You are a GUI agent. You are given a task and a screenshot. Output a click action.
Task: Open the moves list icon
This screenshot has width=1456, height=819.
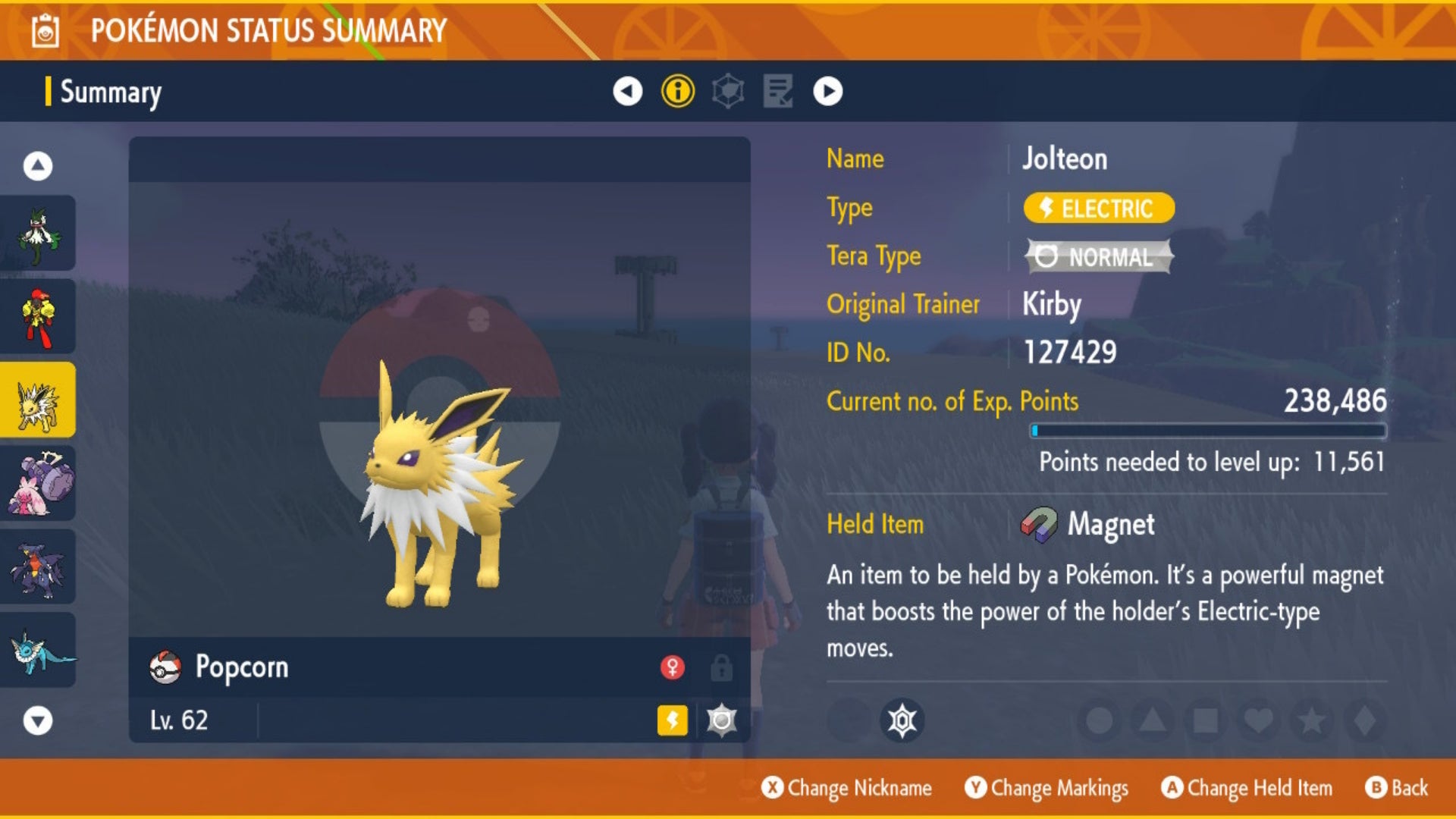(x=777, y=93)
